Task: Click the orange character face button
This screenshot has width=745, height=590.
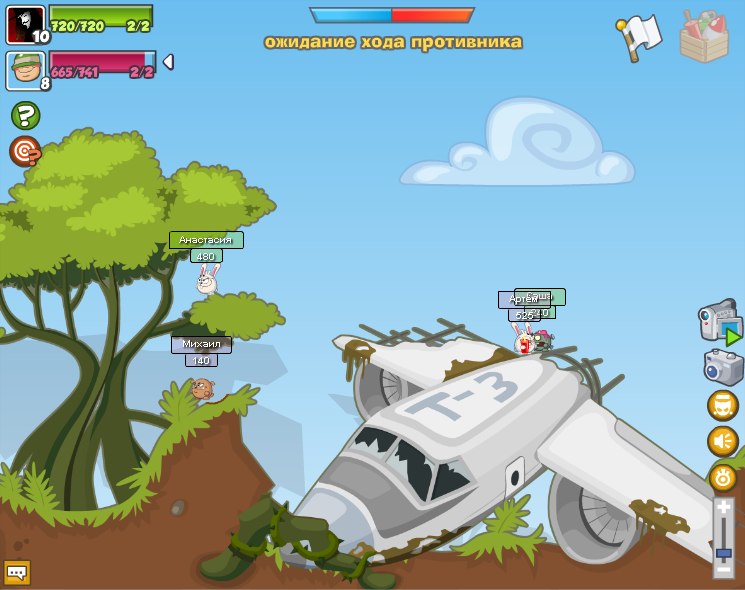Action: pos(722,405)
